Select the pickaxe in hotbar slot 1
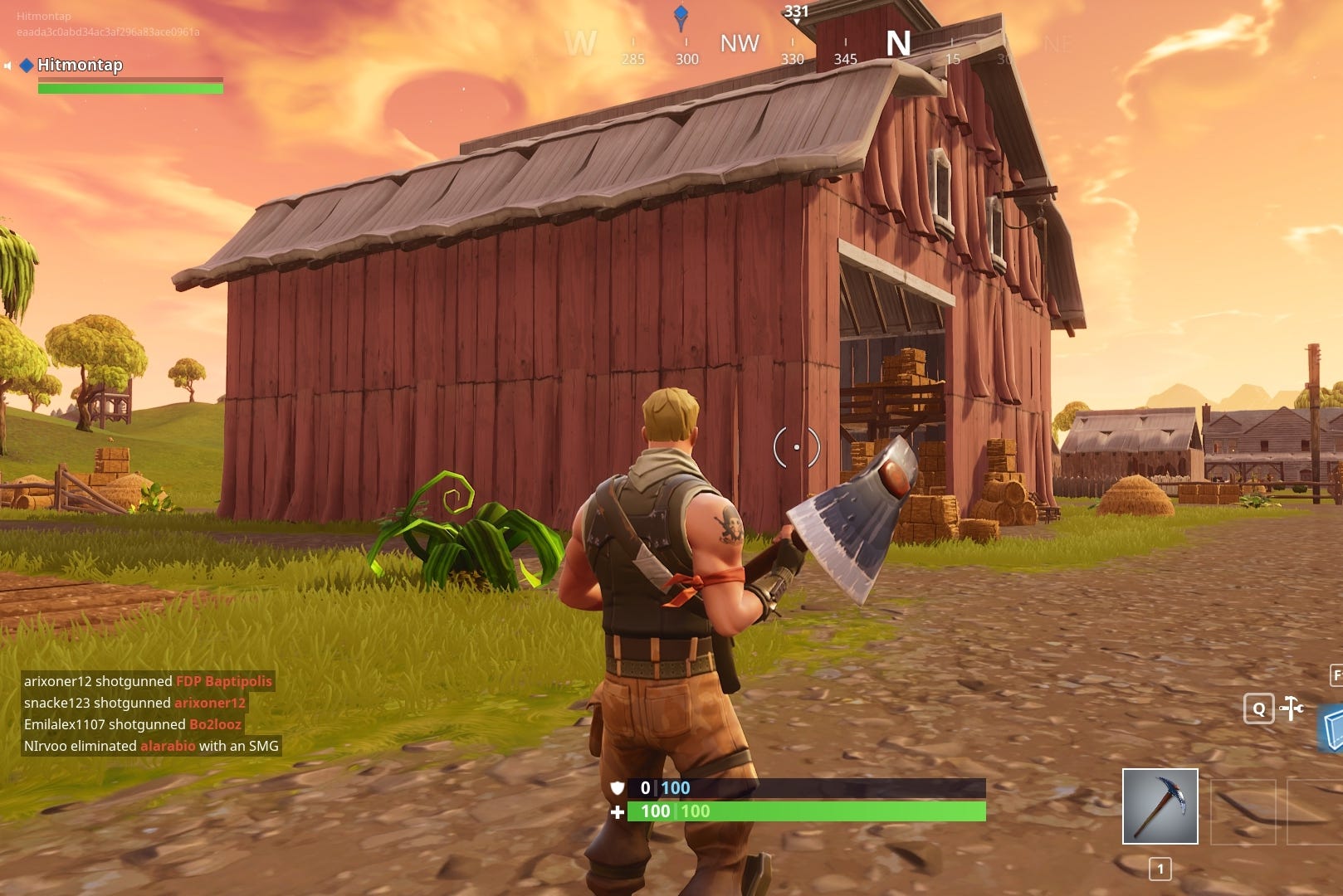 (1160, 805)
